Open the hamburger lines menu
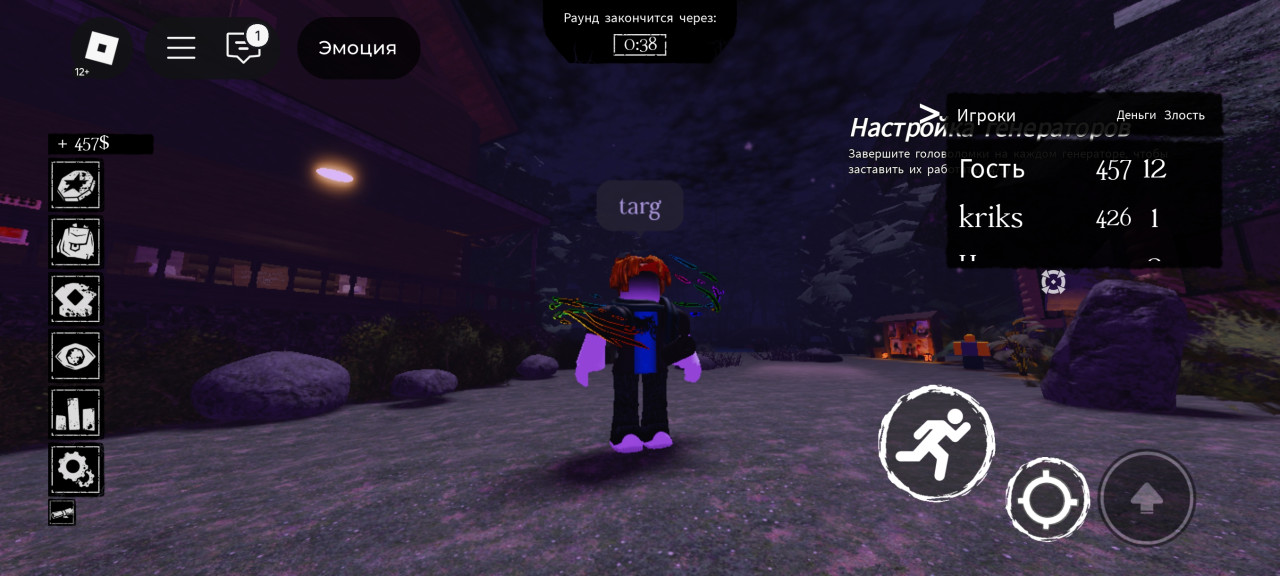 coord(181,48)
